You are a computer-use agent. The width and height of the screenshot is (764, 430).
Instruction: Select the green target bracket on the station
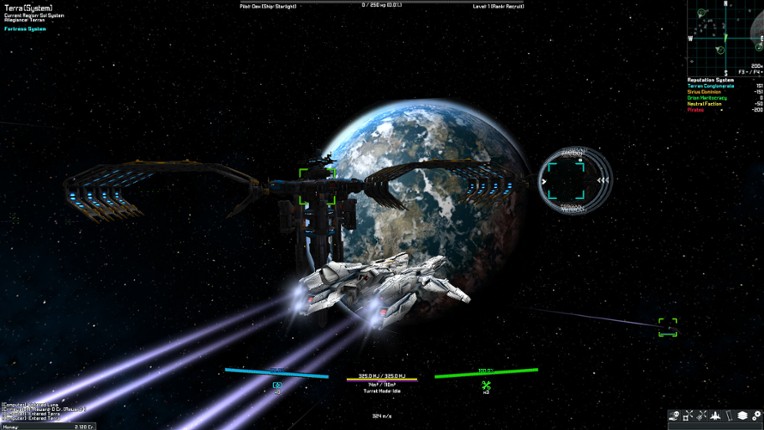click(x=318, y=187)
